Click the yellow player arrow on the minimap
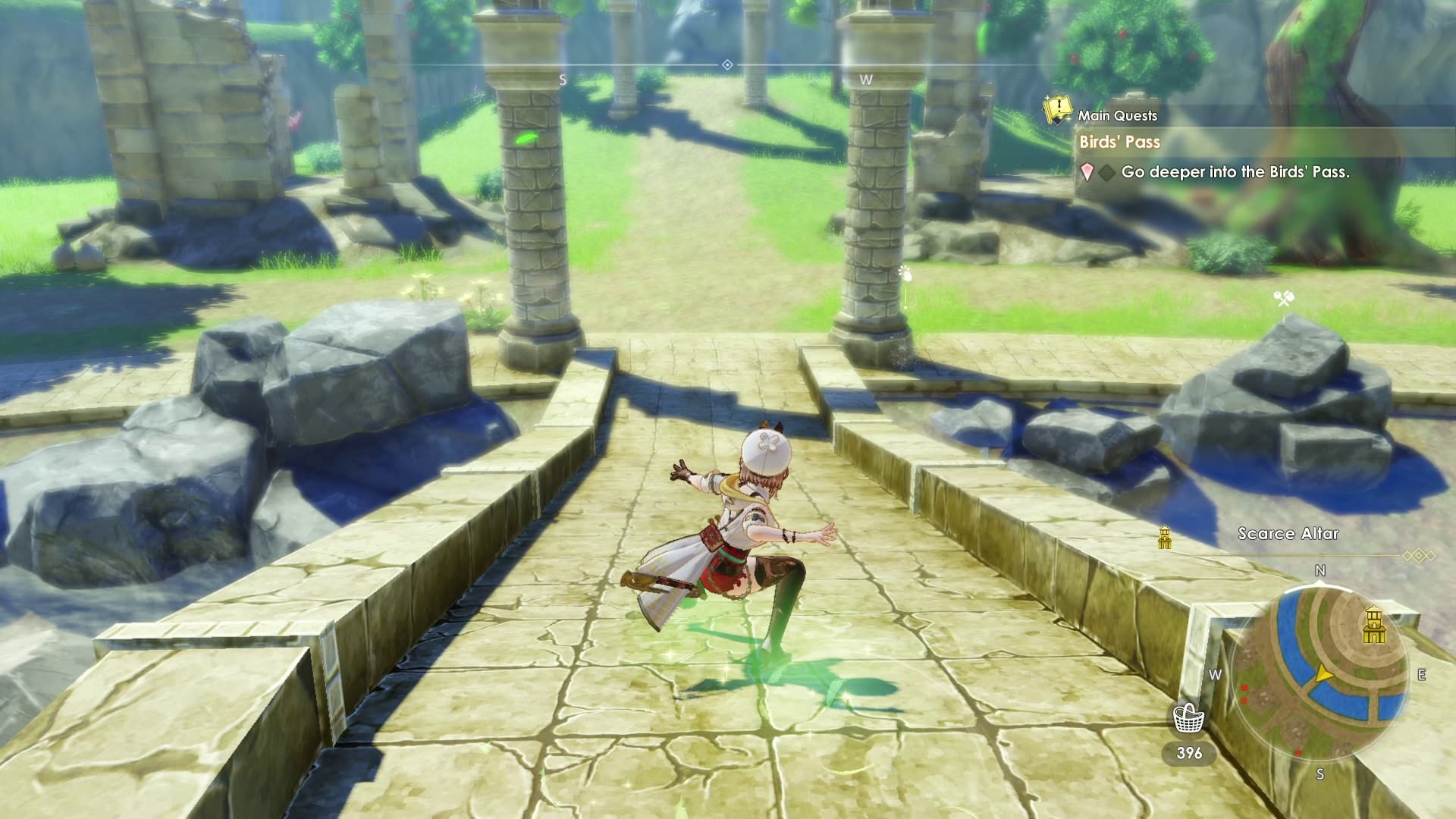Screen dimensions: 1456x819 click(1324, 674)
